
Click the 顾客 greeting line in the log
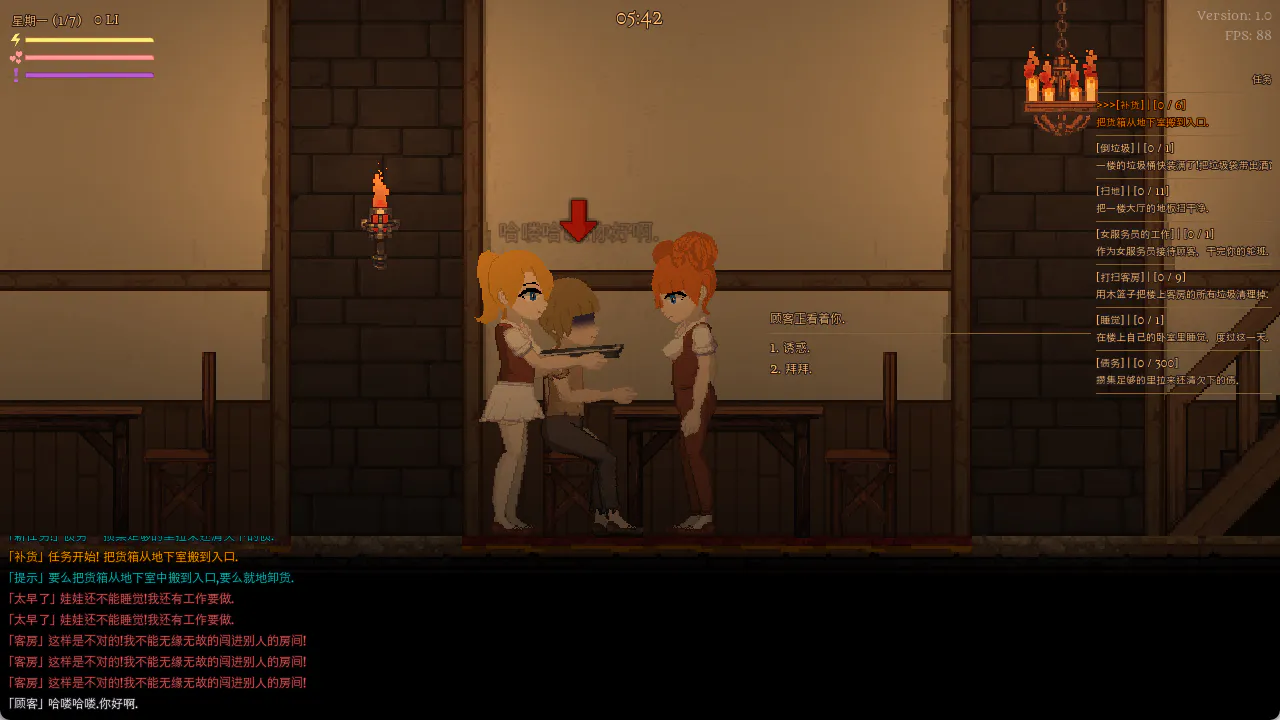click(72, 704)
